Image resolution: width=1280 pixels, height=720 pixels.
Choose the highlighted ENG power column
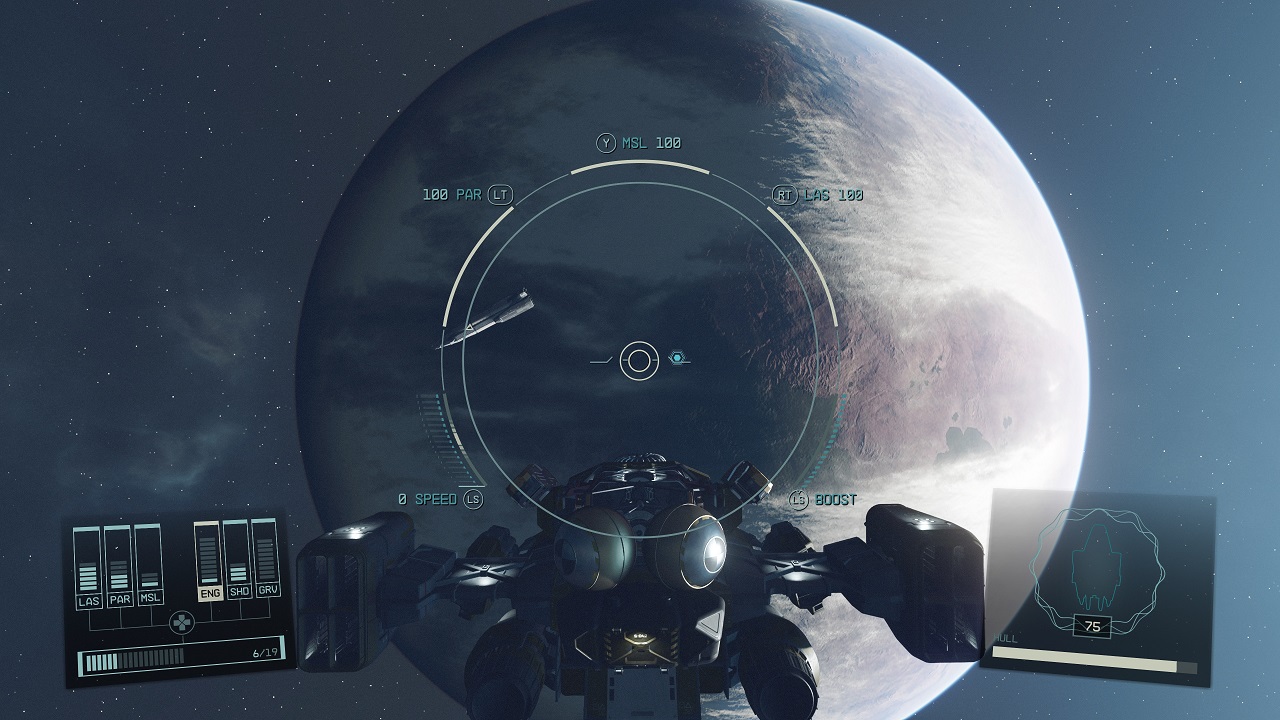[210, 559]
